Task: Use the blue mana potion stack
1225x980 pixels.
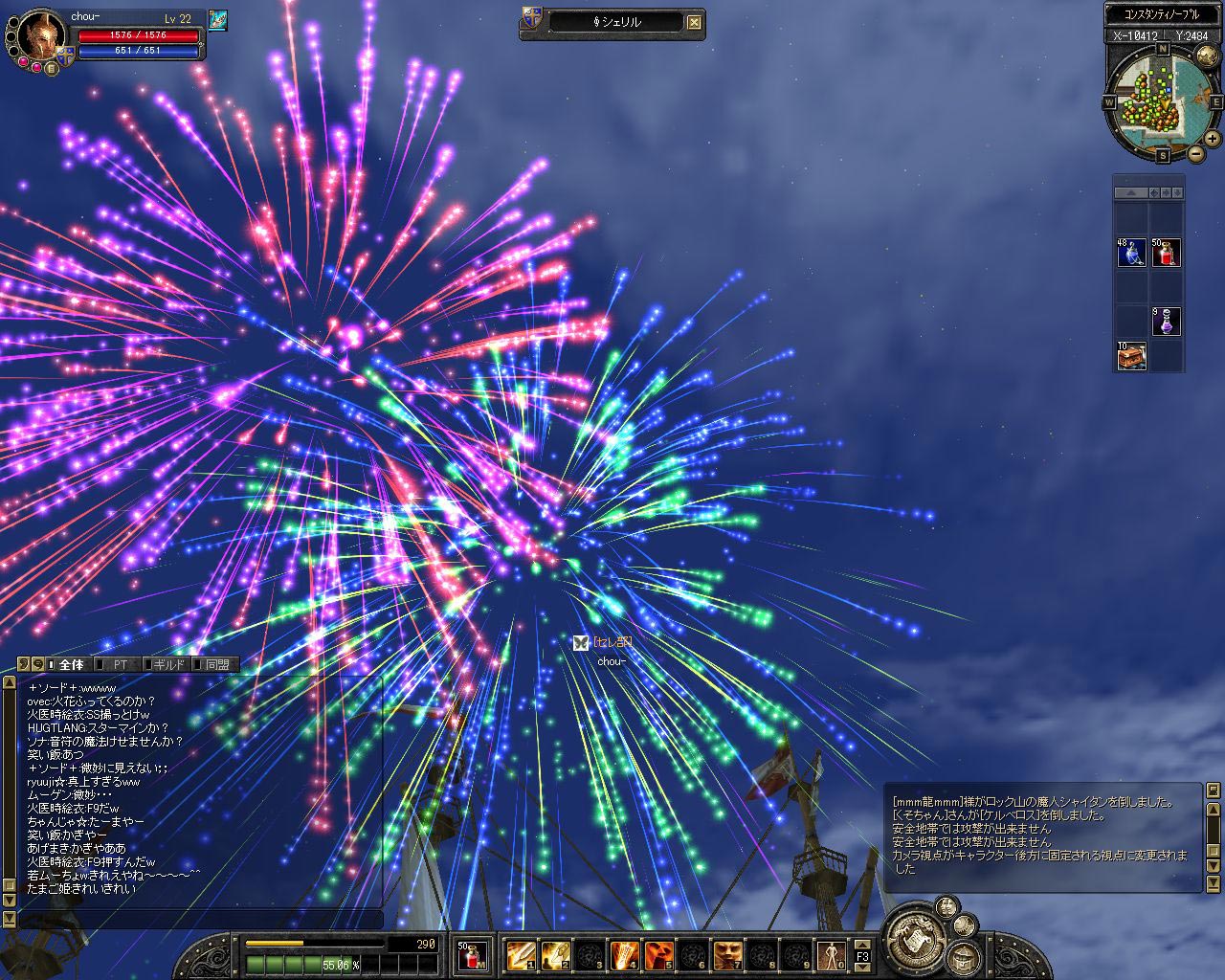Action: click(x=1131, y=253)
